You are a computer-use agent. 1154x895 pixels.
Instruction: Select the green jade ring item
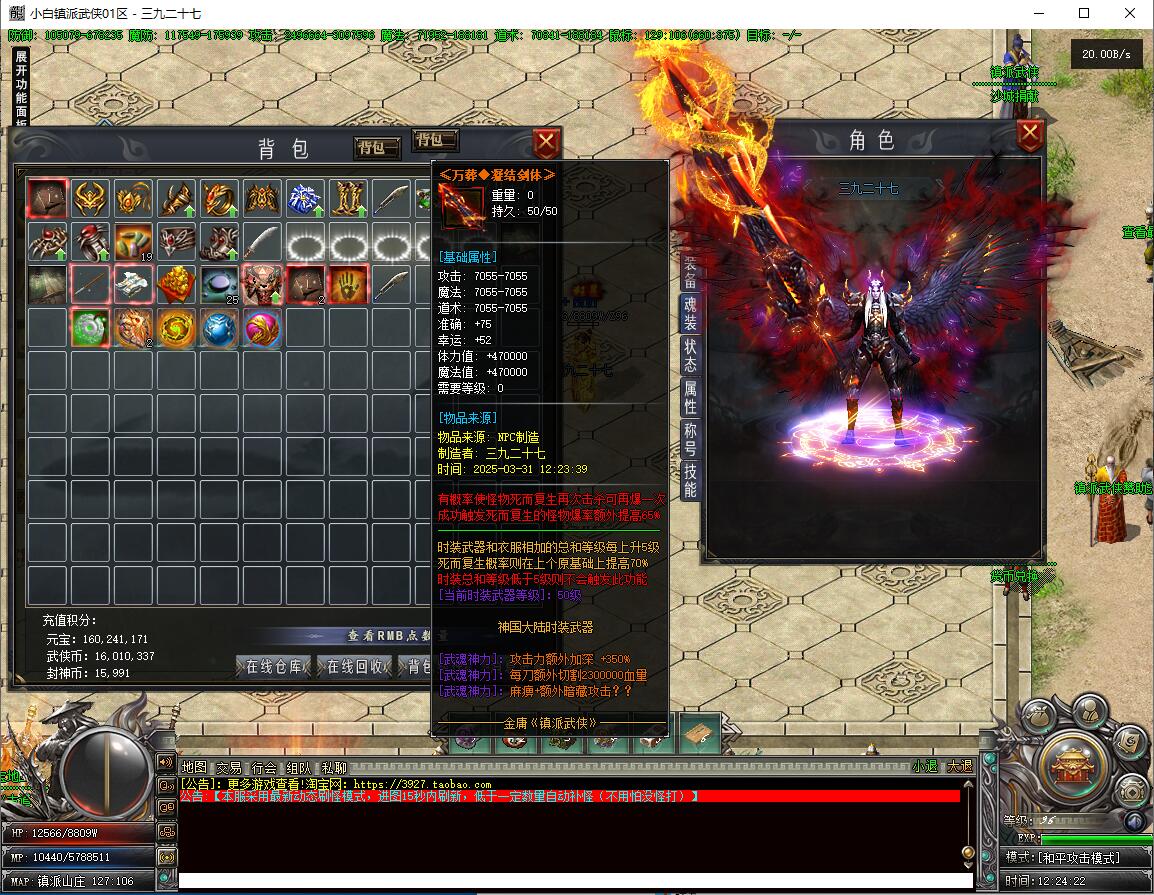90,328
